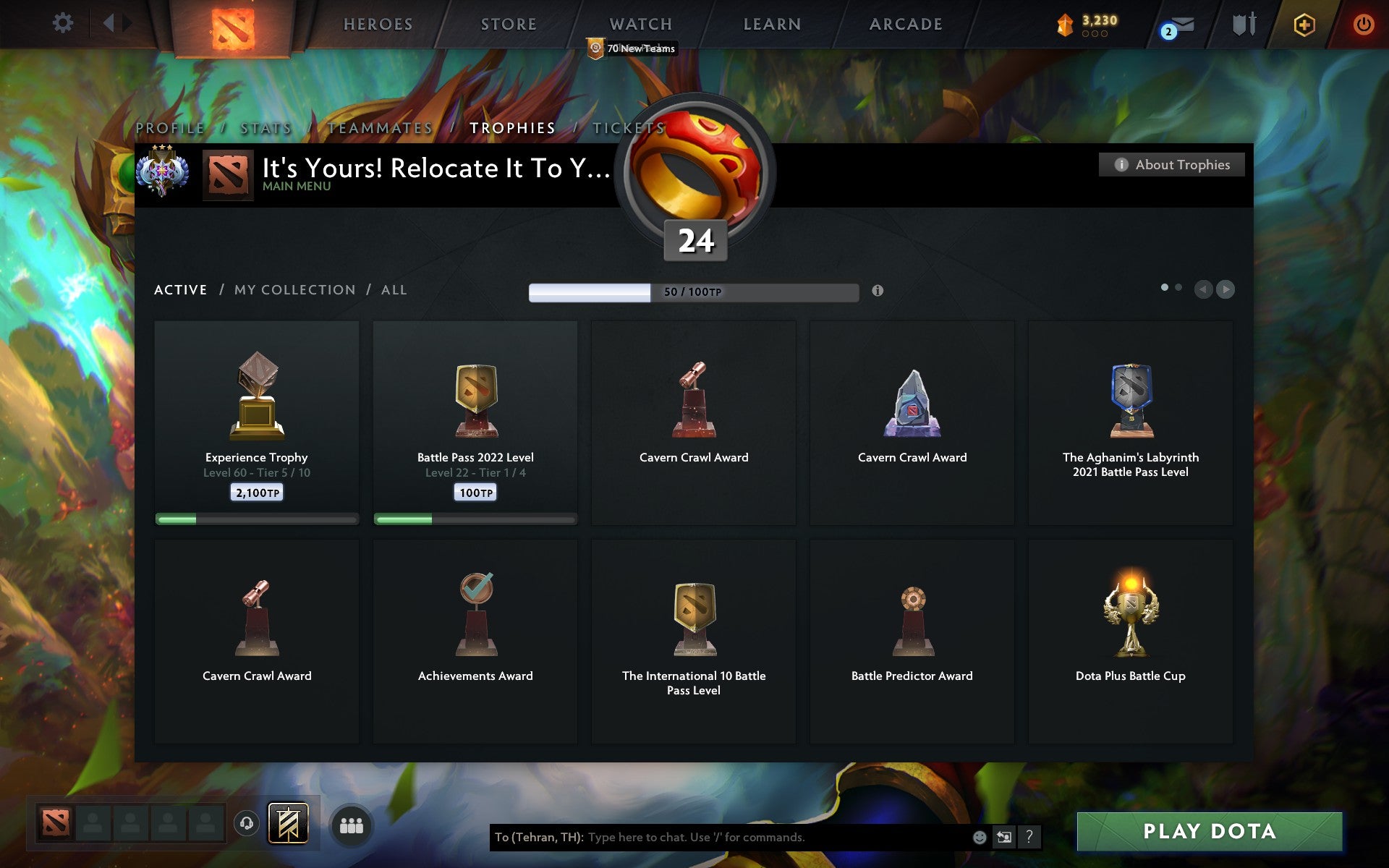
Task: Open Dota Plus with the gold plus hexagon
Action: click(x=1304, y=24)
